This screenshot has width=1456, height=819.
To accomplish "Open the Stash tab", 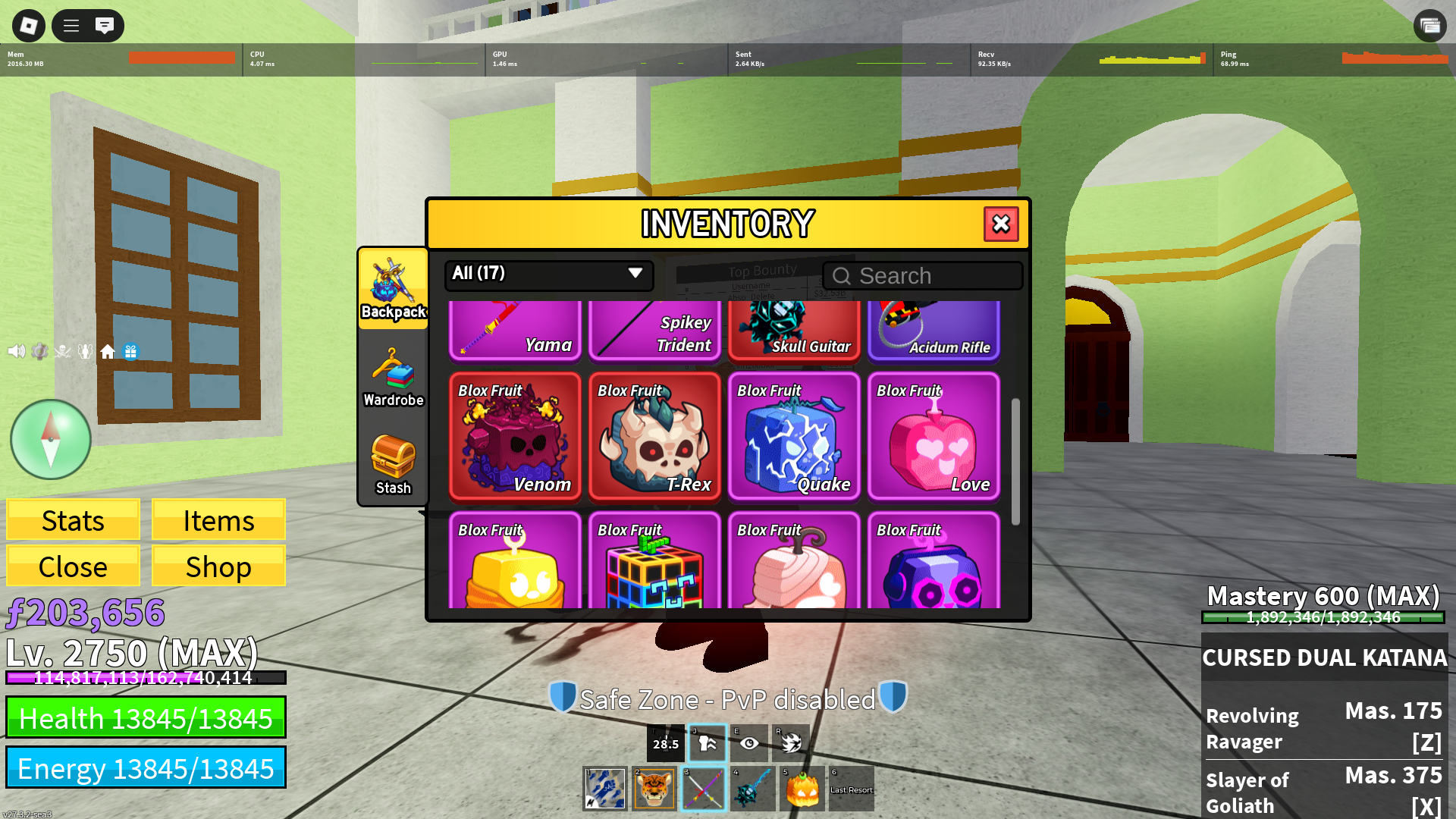I will [x=393, y=465].
